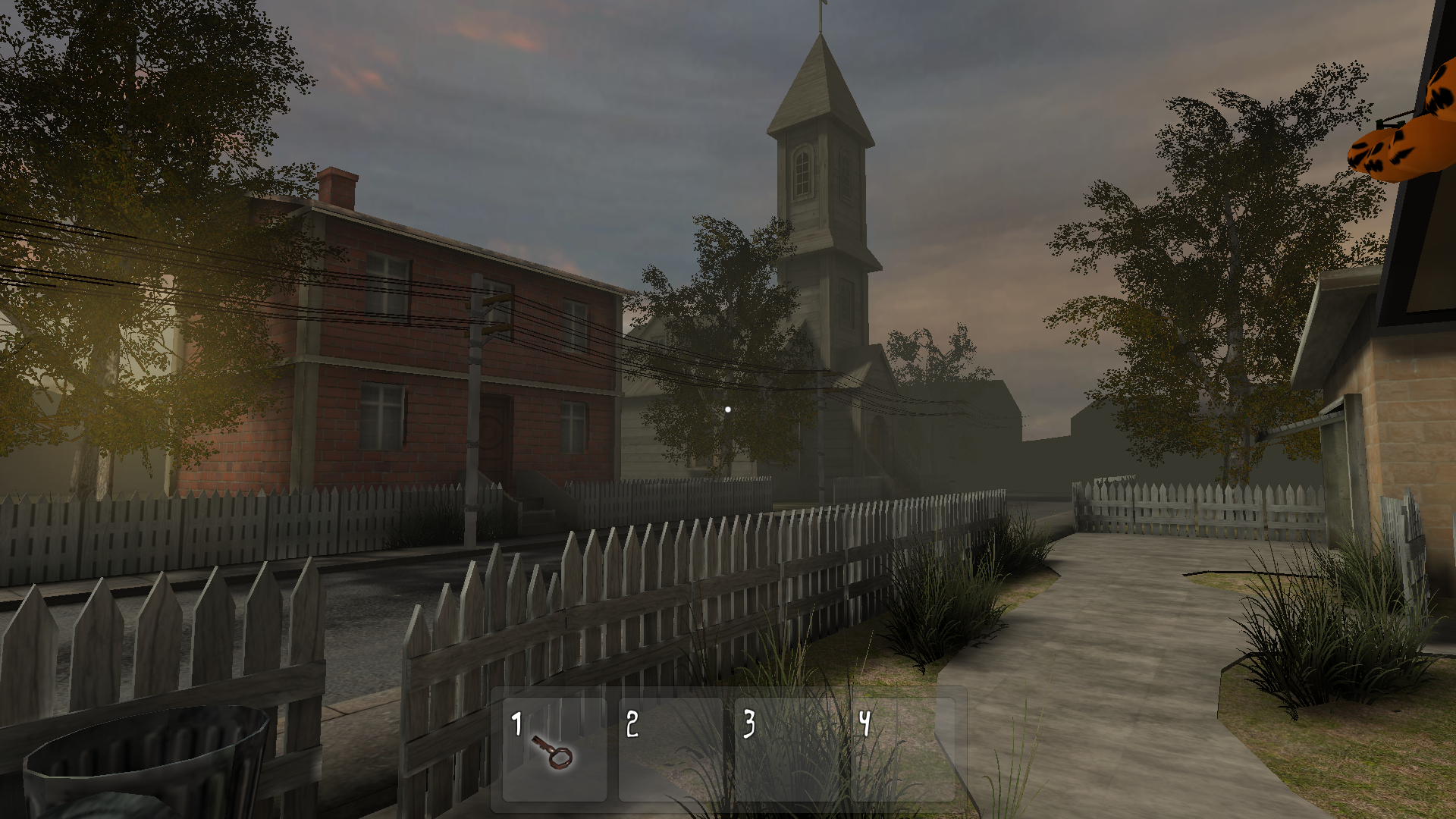Click the glowing light near the white house

coord(727,409)
